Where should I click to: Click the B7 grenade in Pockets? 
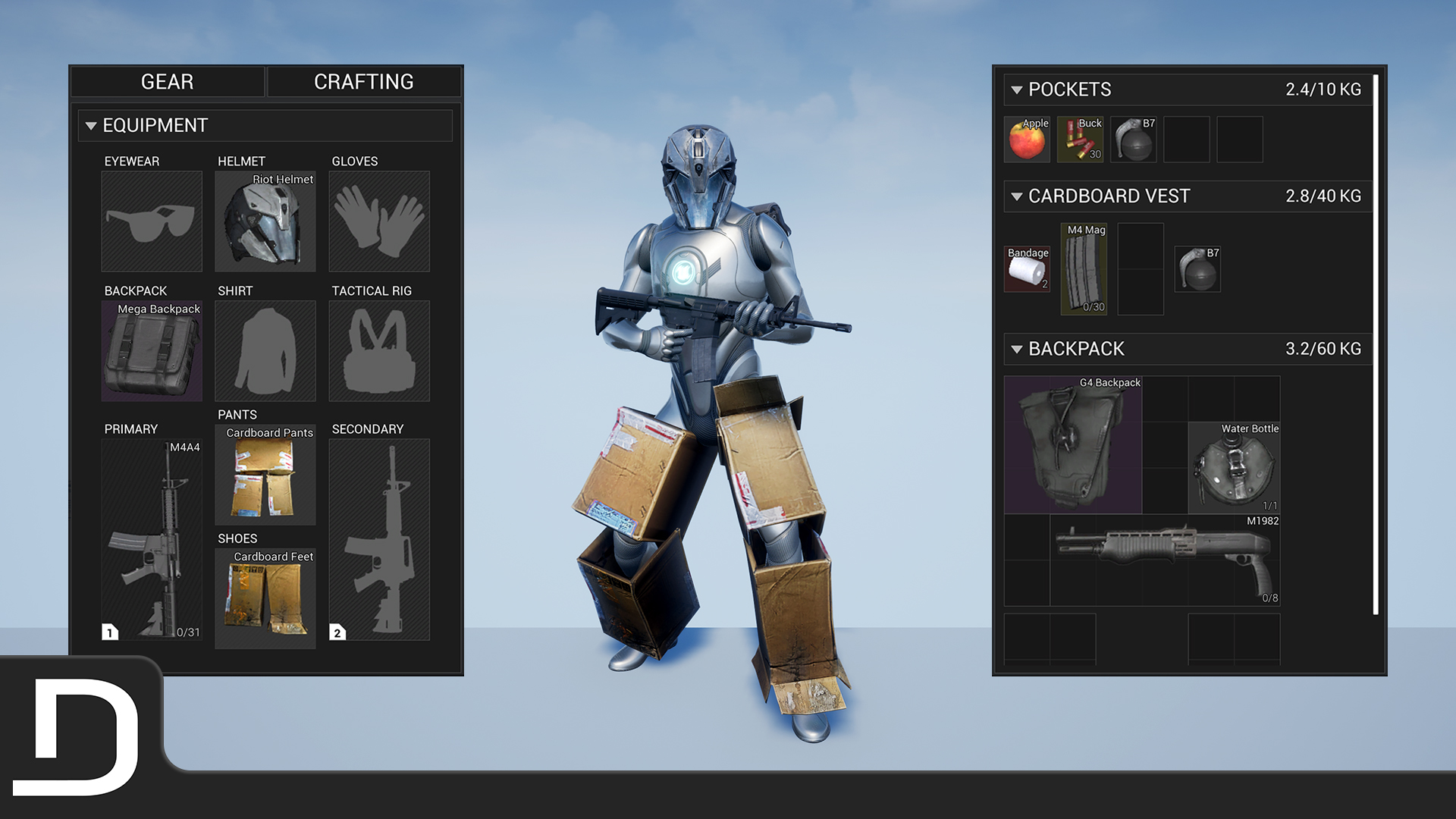pos(1133,139)
